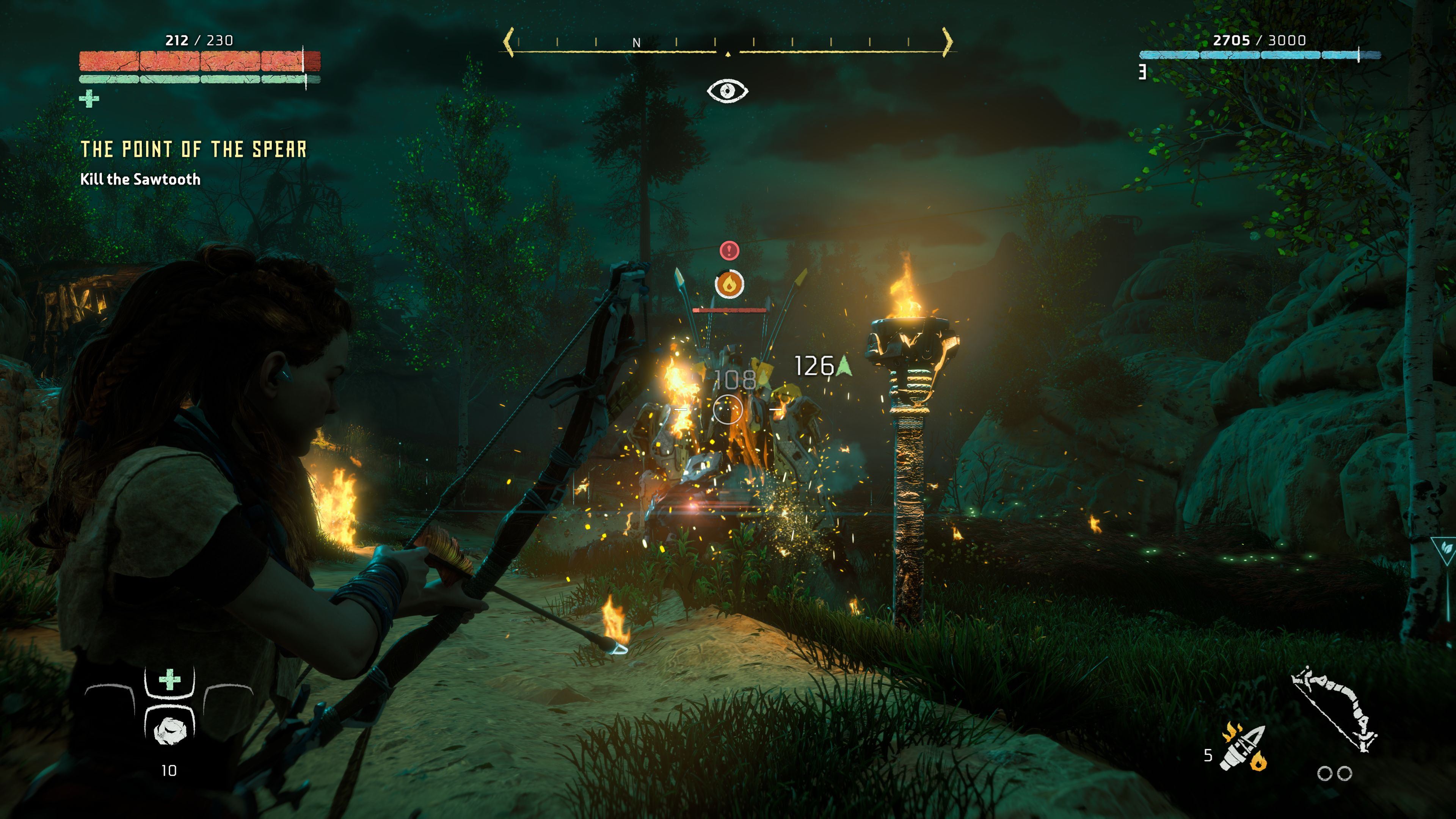Screen dimensions: 1456x819
Task: Open the Point of the Spear quest tracker
Action: pyautogui.click(x=193, y=149)
